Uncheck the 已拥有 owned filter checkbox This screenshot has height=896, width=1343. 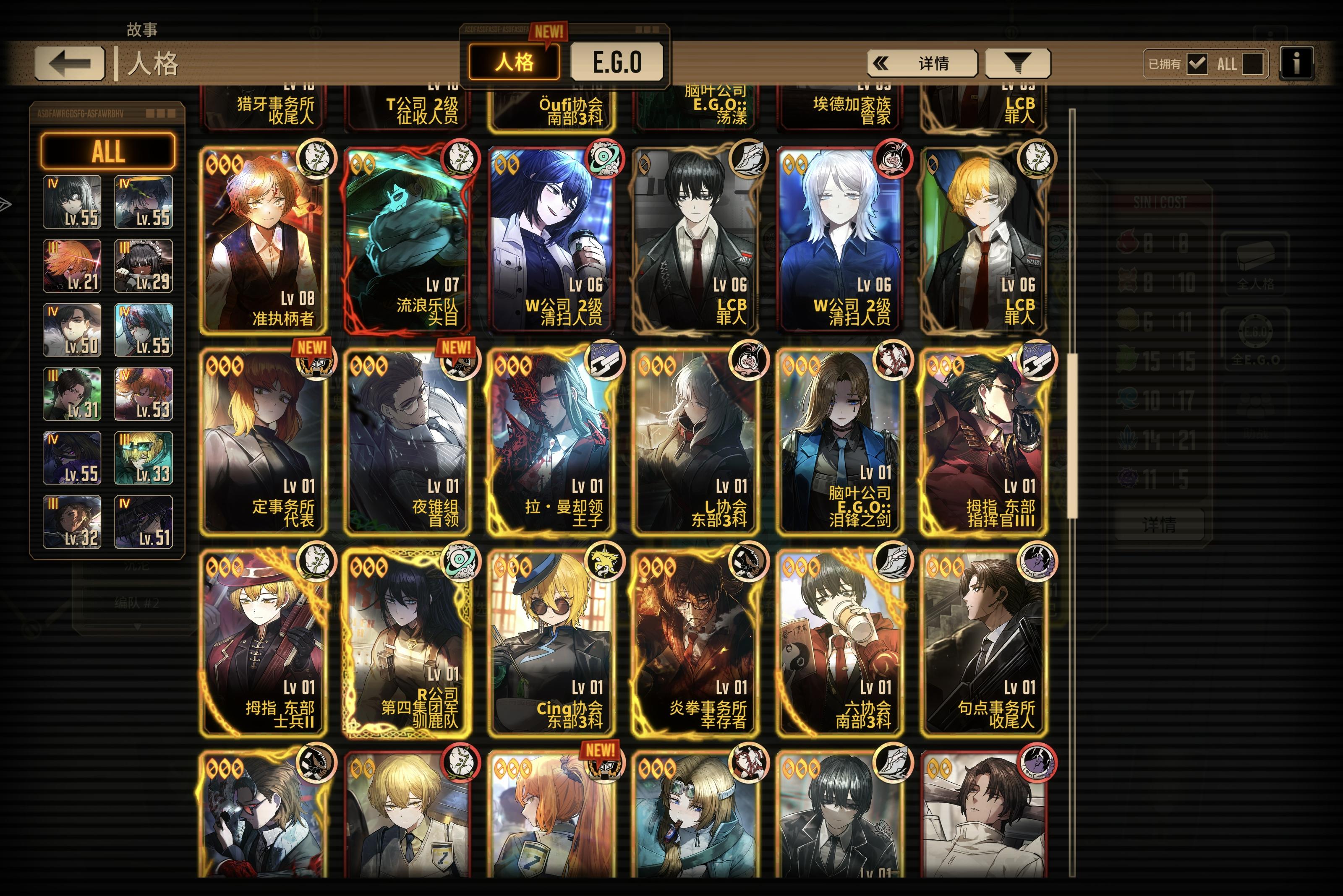click(x=1198, y=65)
